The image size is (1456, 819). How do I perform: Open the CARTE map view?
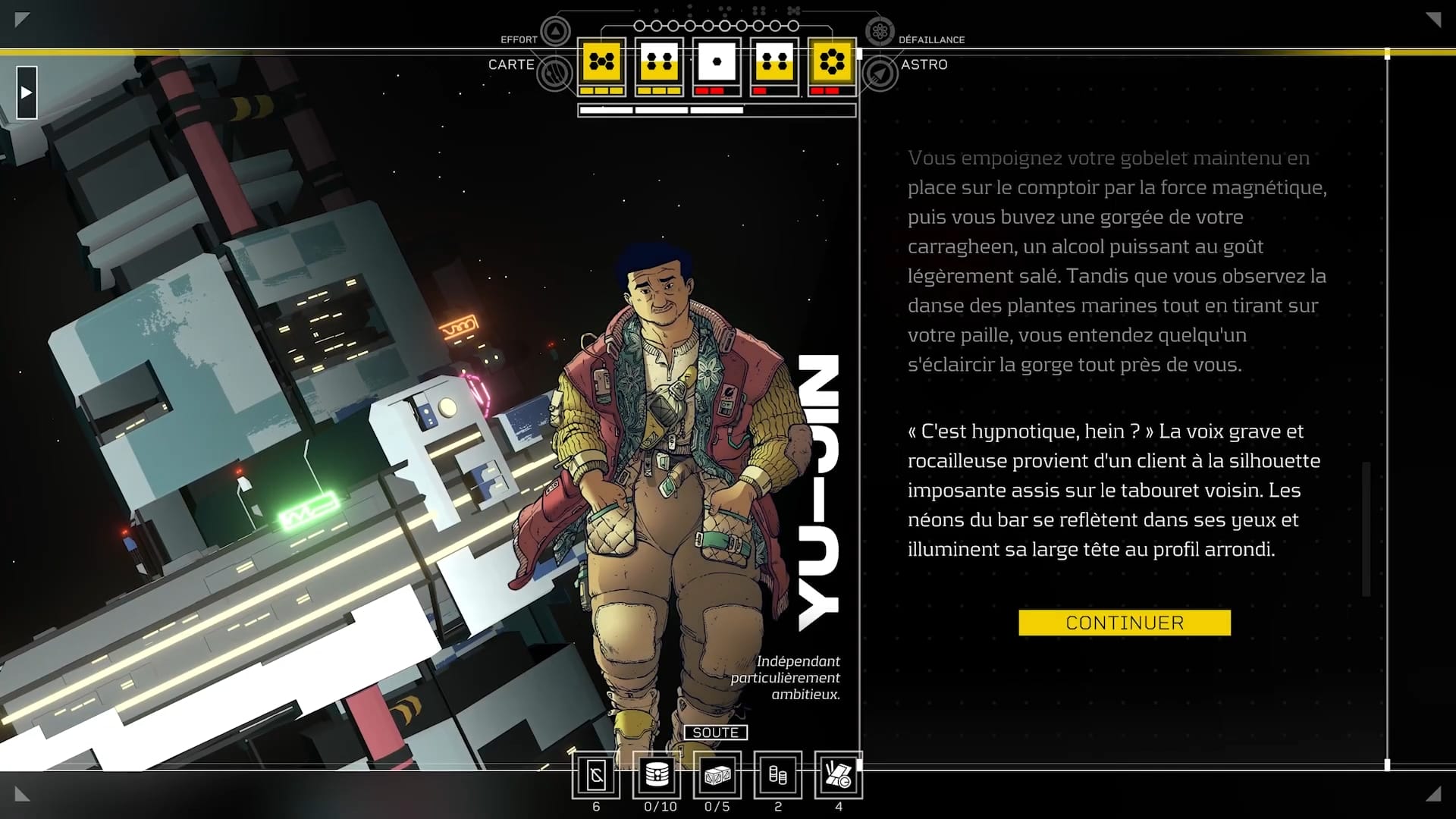pos(555,74)
